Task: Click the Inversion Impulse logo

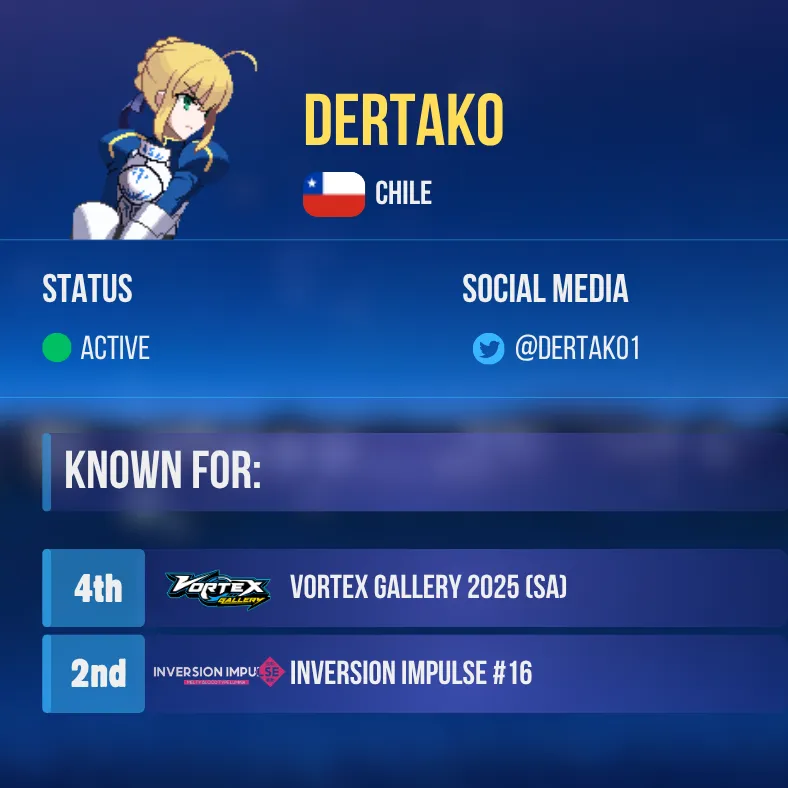Action: (x=218, y=674)
